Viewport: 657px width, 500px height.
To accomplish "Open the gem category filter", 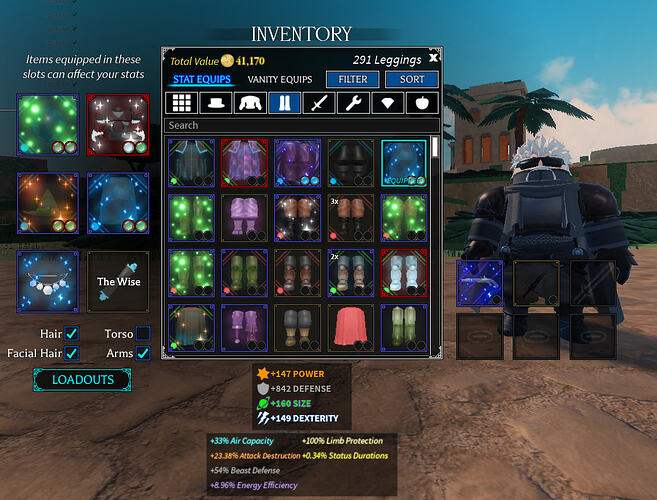I will point(386,103).
